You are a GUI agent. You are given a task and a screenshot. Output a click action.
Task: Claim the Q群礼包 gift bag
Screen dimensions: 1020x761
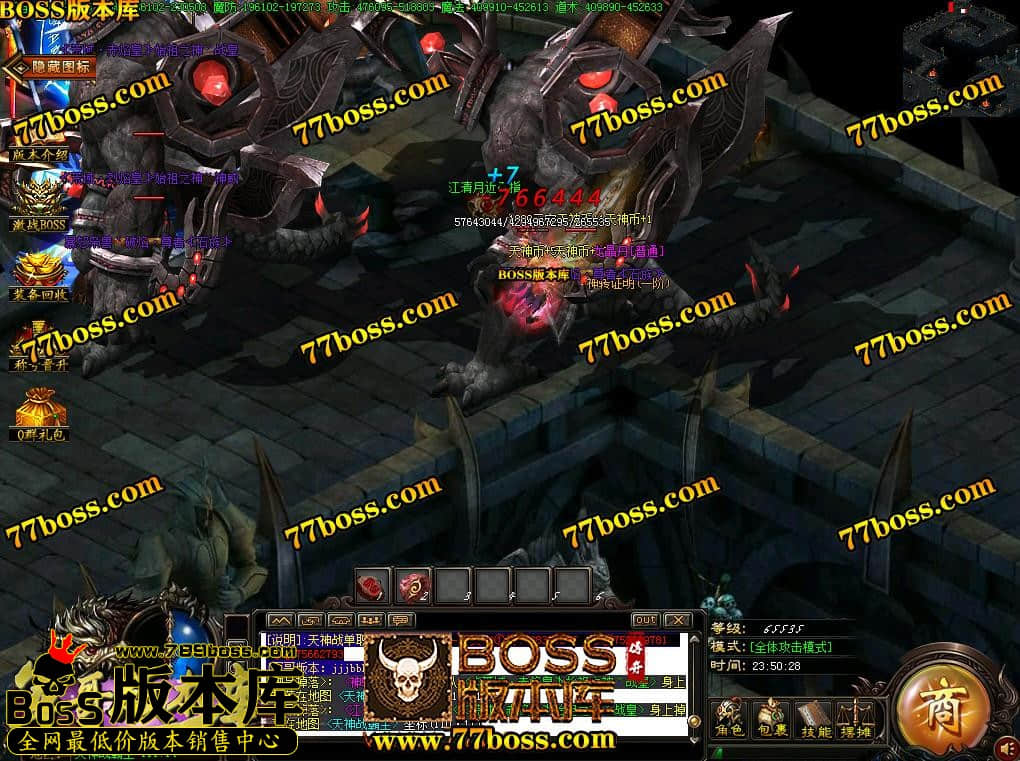coord(40,414)
